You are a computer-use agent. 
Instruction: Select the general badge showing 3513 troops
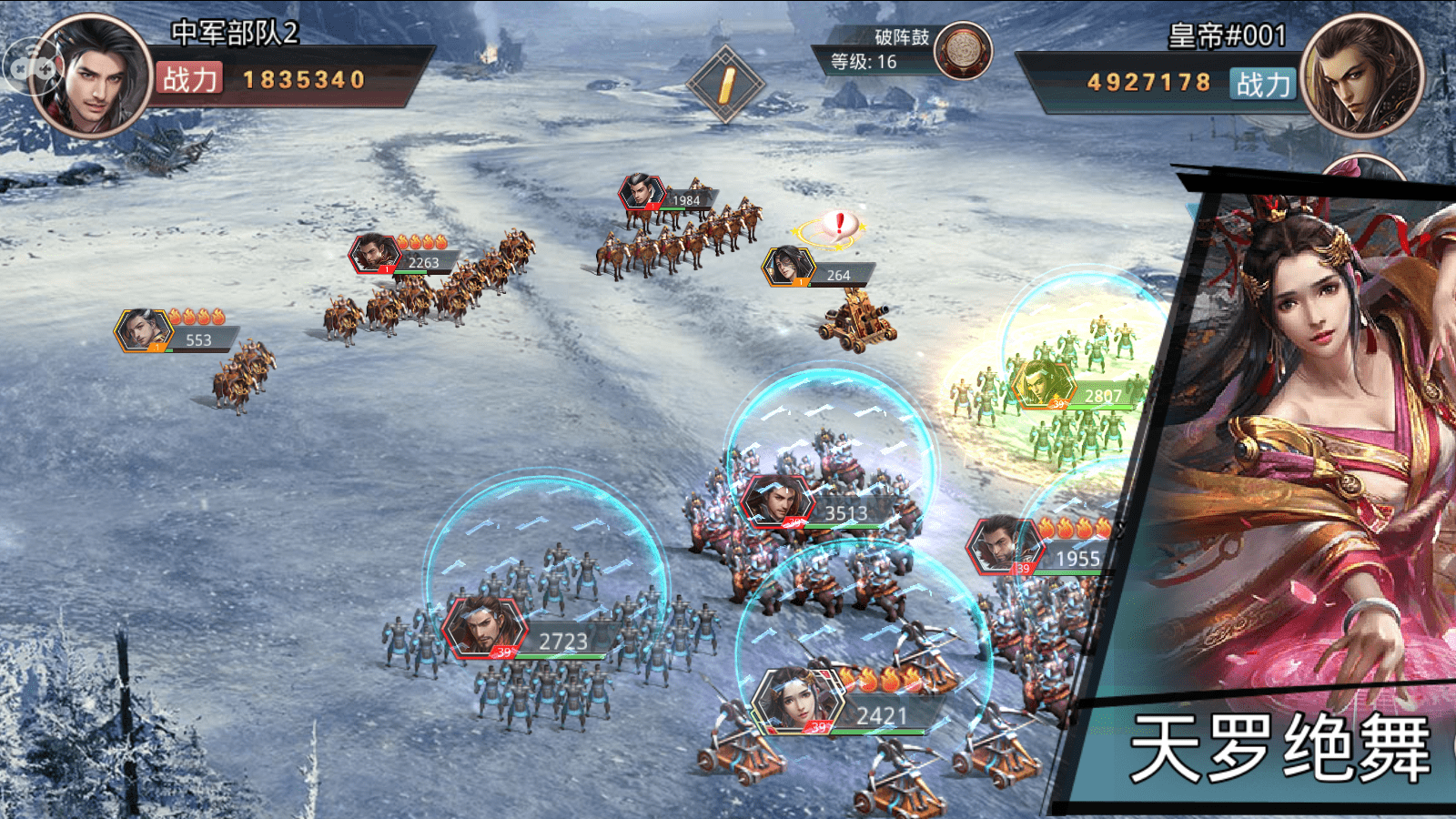(778, 500)
